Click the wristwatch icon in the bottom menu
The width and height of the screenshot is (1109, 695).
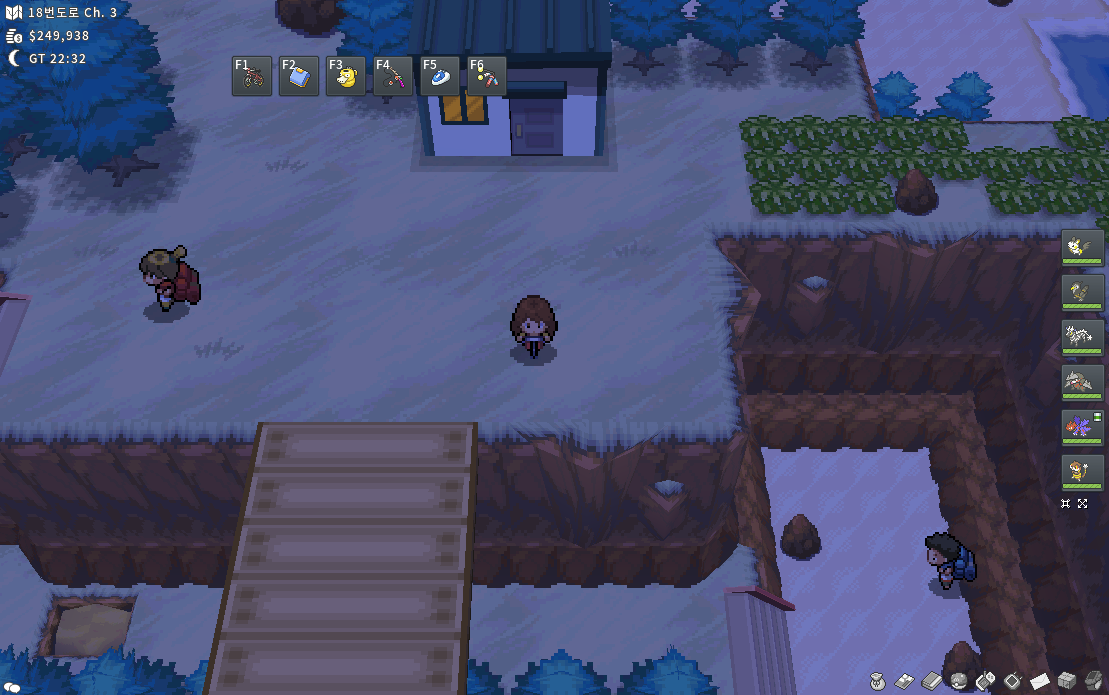click(1013, 681)
